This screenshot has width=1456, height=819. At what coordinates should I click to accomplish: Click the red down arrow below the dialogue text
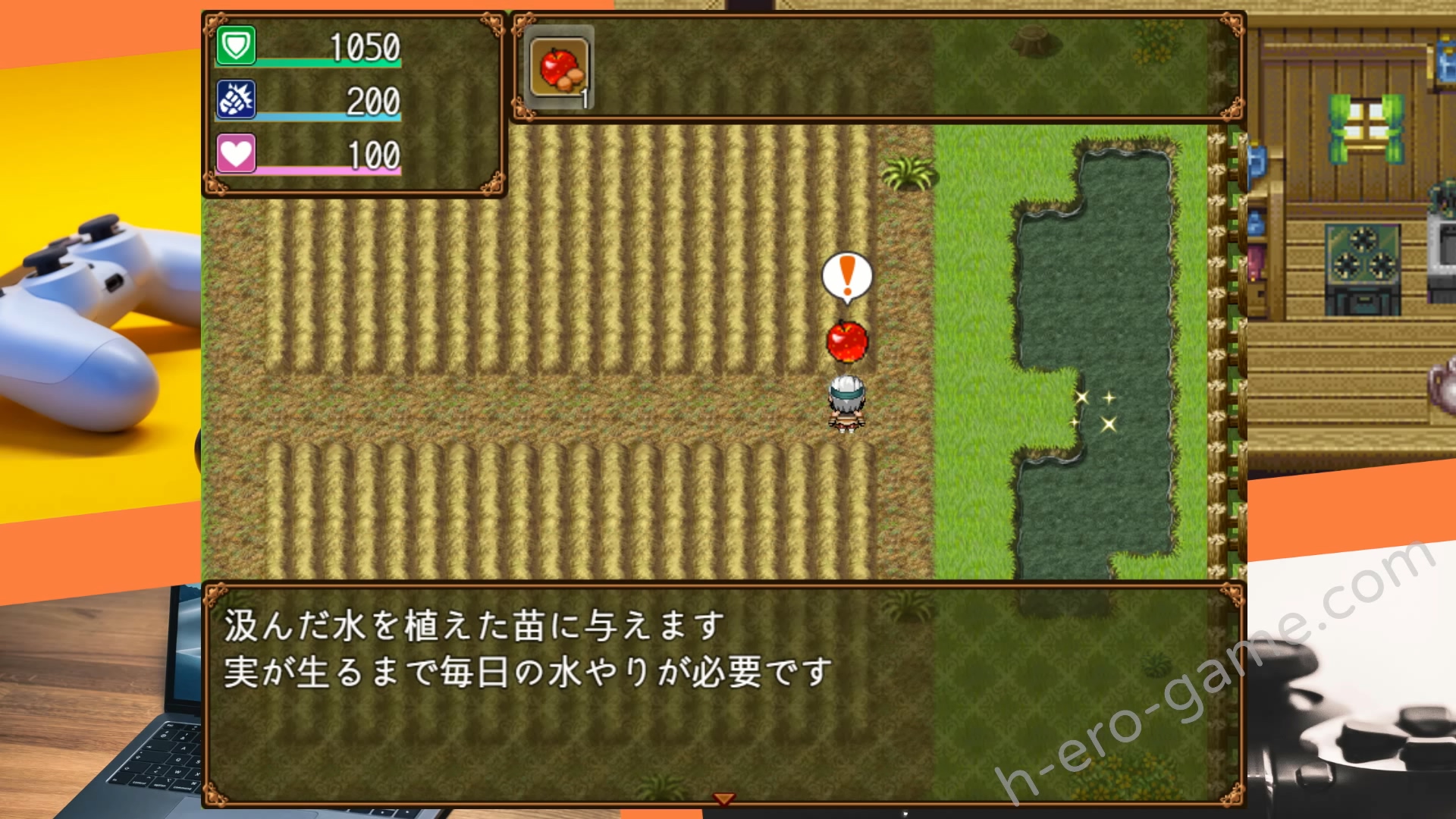[725, 799]
